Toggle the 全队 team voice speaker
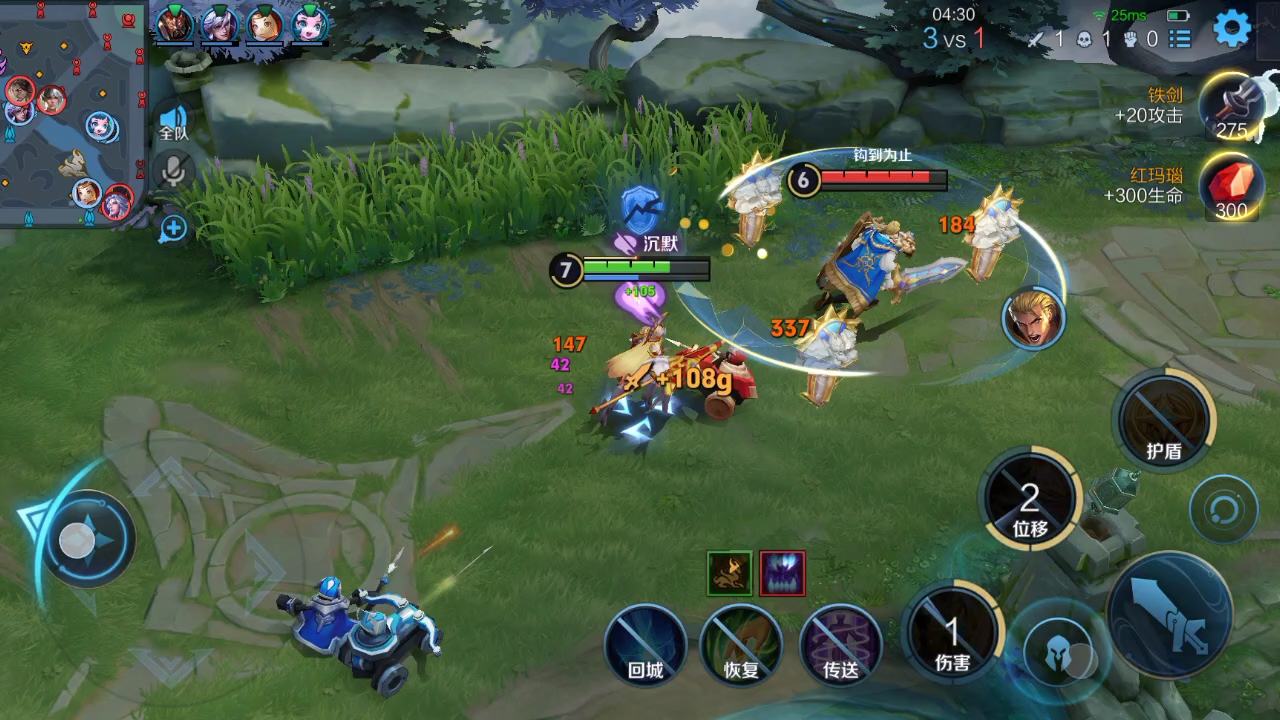The width and height of the screenshot is (1280, 720). tap(174, 121)
